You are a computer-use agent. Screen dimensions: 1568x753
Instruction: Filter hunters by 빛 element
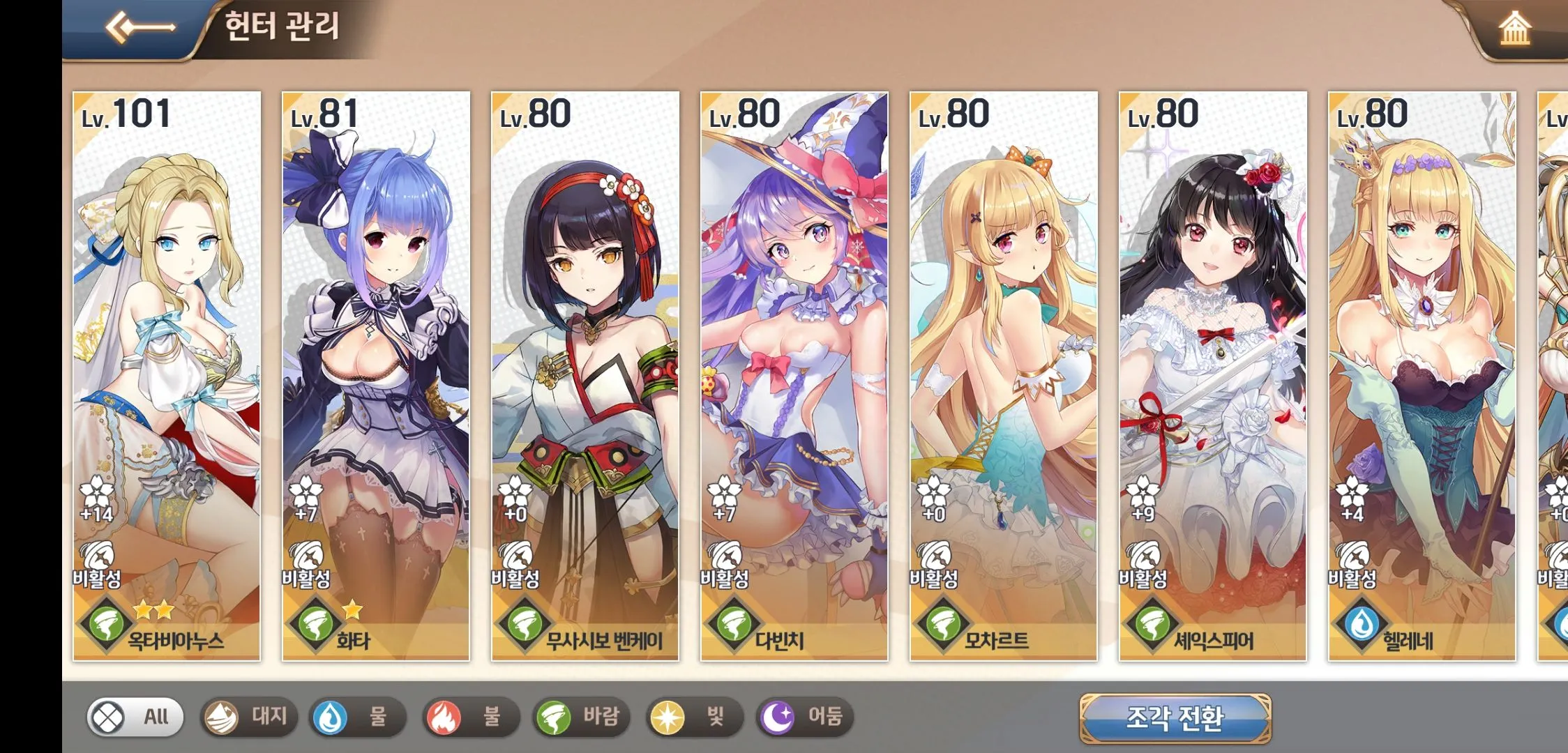pos(694,717)
